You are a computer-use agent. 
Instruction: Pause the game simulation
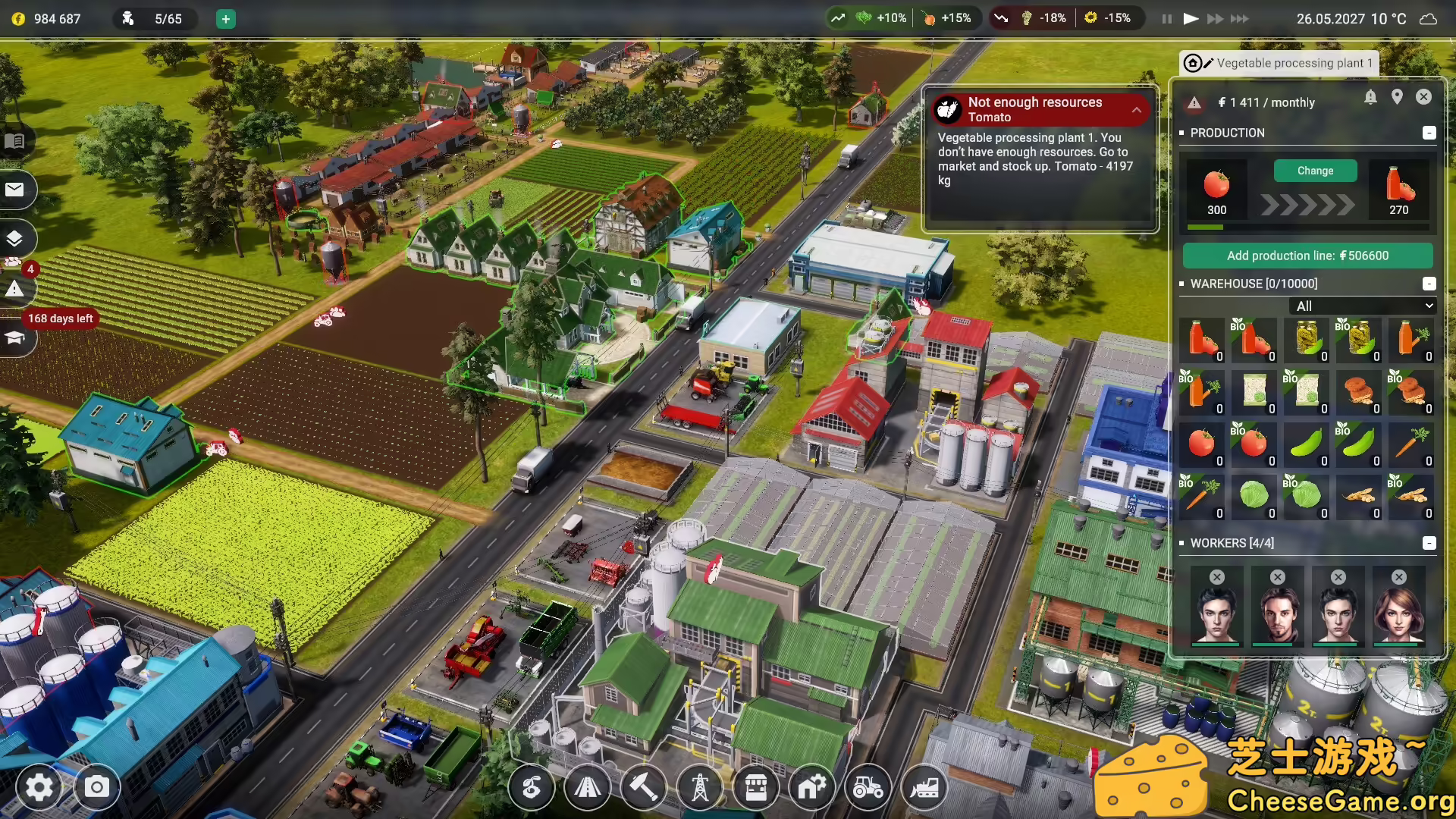tap(1166, 18)
